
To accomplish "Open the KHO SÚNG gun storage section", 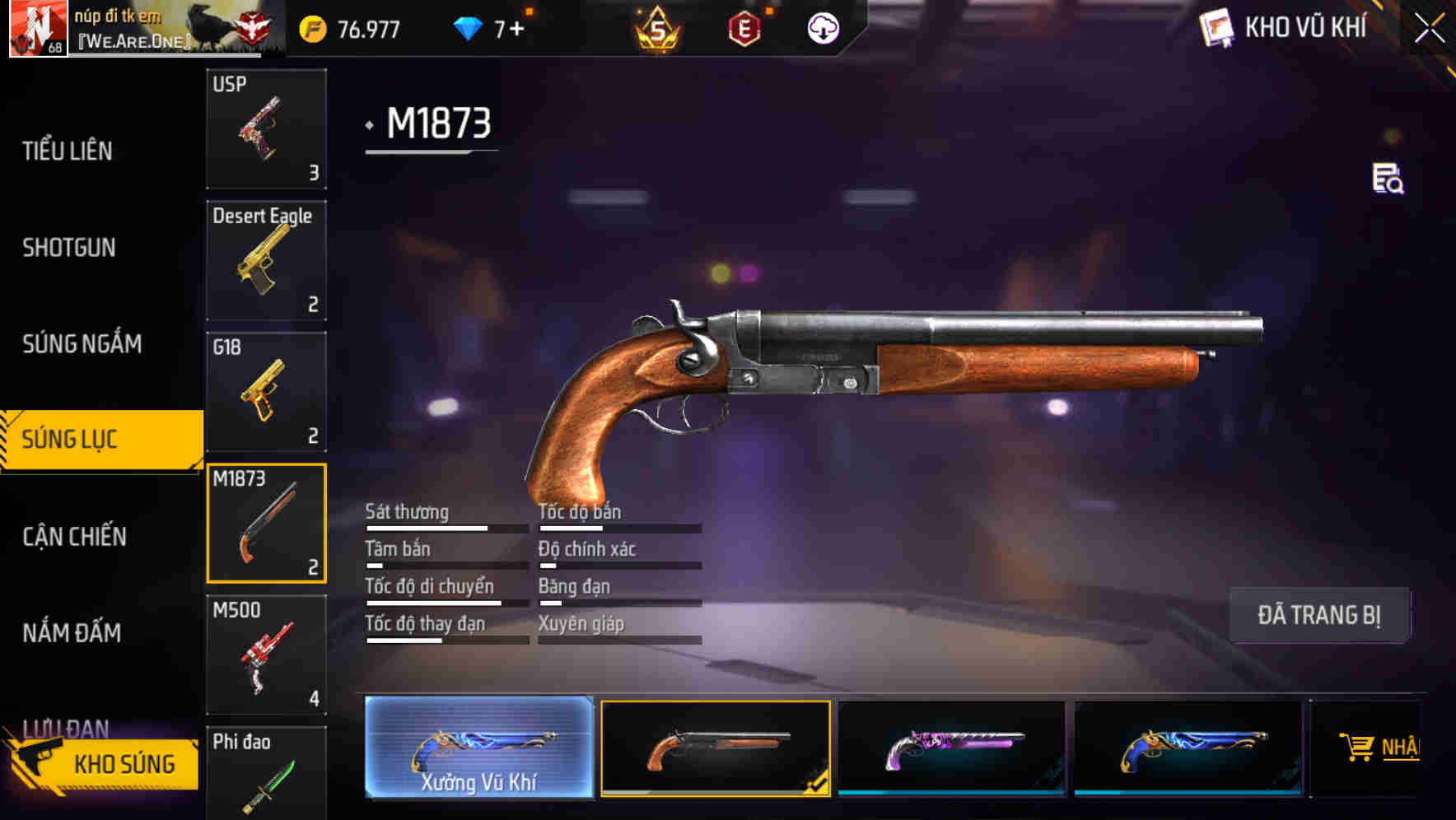I will [x=124, y=763].
